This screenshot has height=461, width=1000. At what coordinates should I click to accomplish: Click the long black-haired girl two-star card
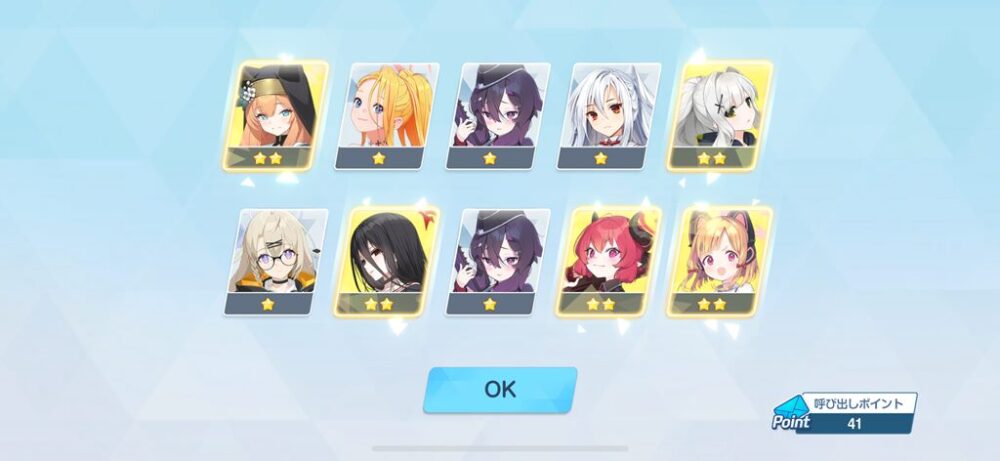tap(387, 262)
